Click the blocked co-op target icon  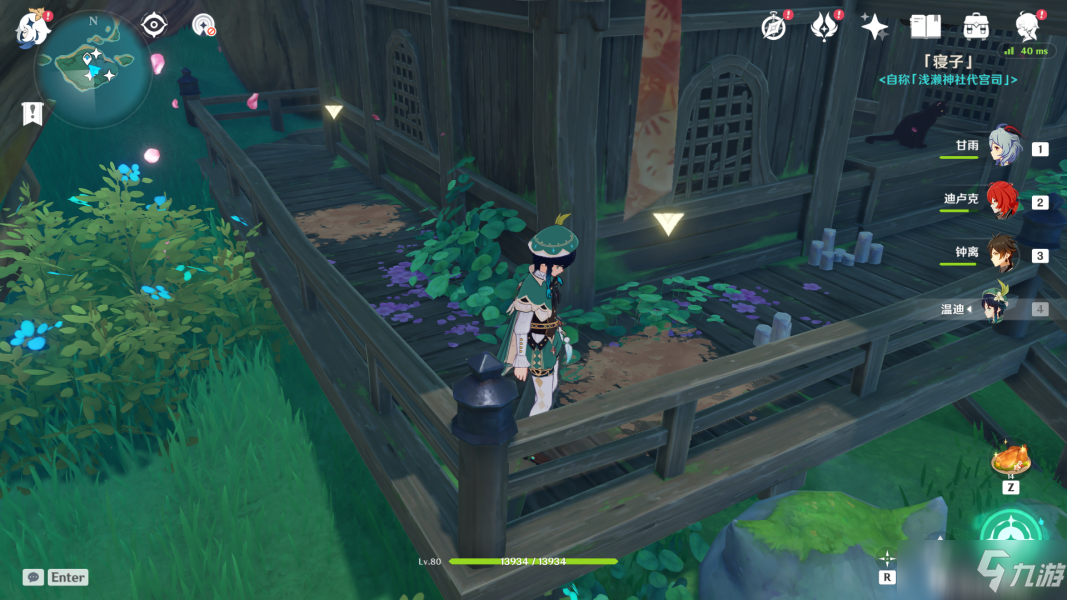[203, 25]
